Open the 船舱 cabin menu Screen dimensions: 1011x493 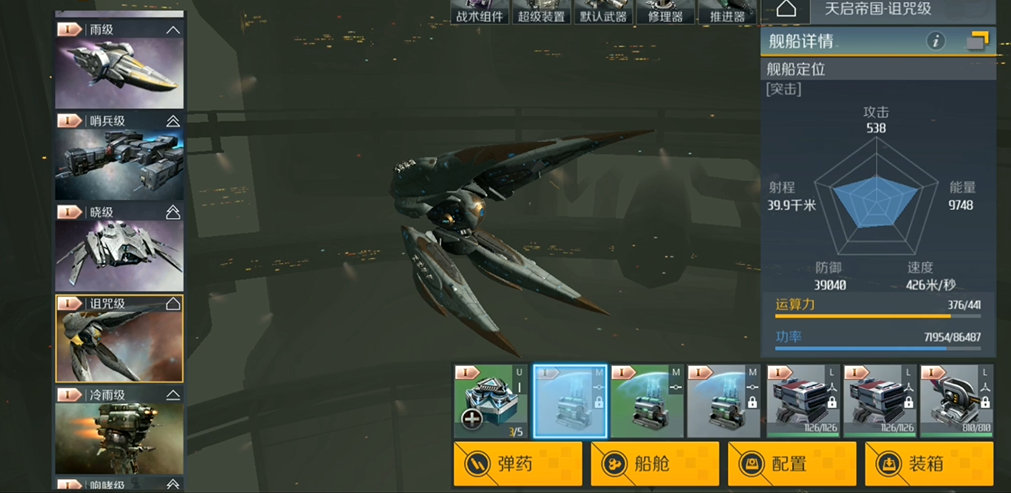654,464
